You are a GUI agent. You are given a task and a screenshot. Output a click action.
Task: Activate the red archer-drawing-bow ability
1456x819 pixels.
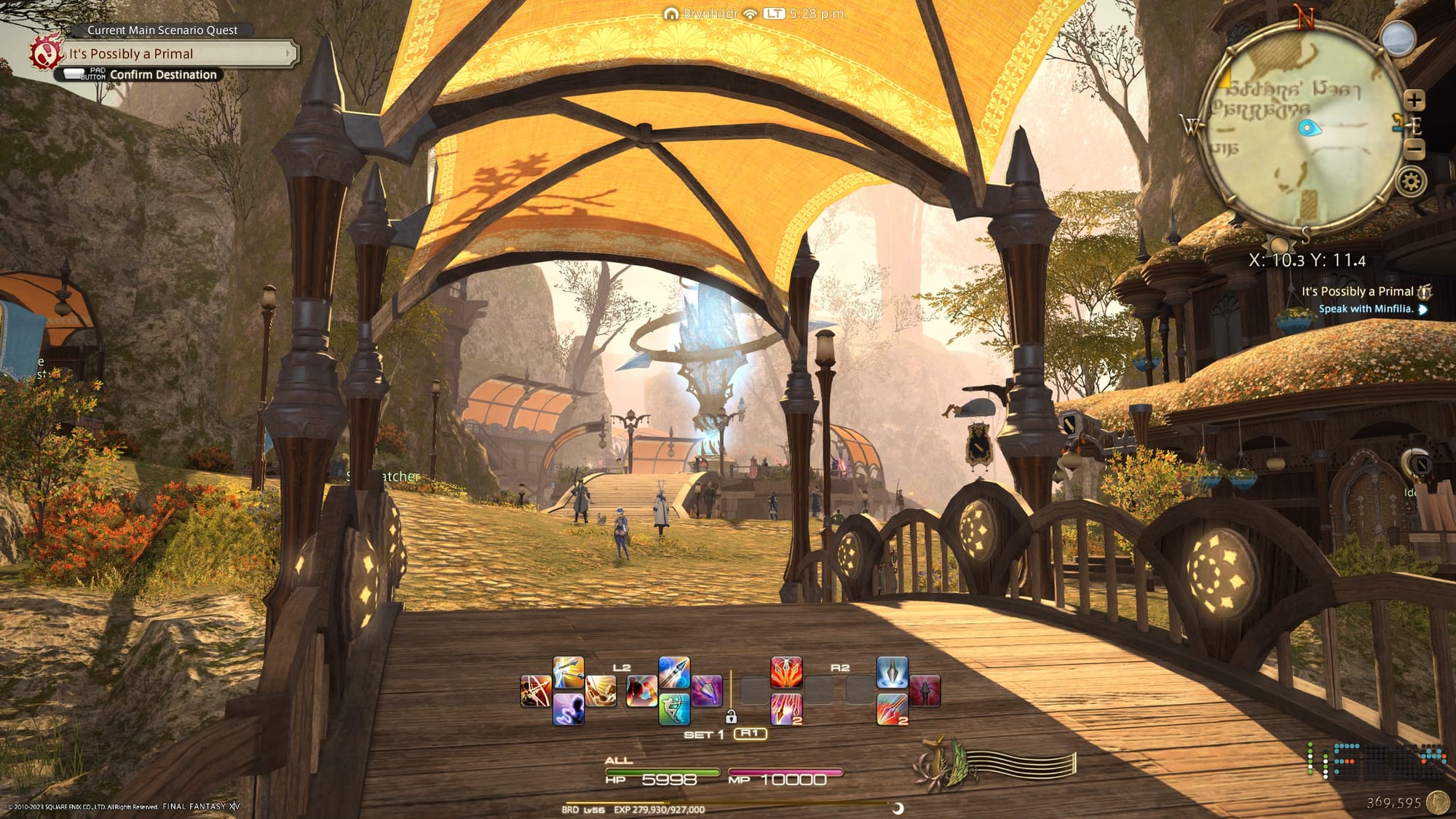(536, 691)
